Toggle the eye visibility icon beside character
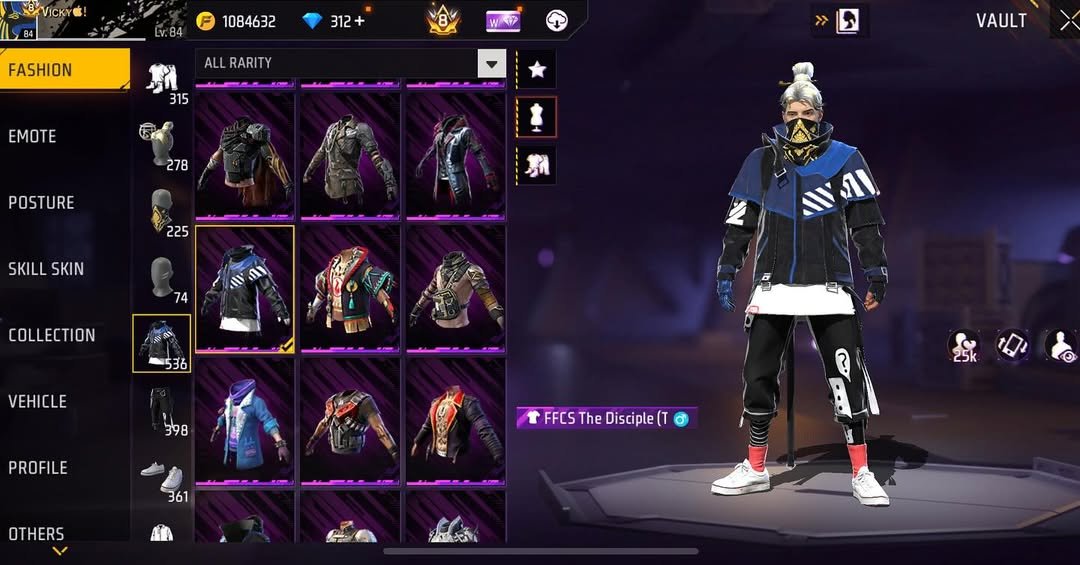 [x=1062, y=346]
